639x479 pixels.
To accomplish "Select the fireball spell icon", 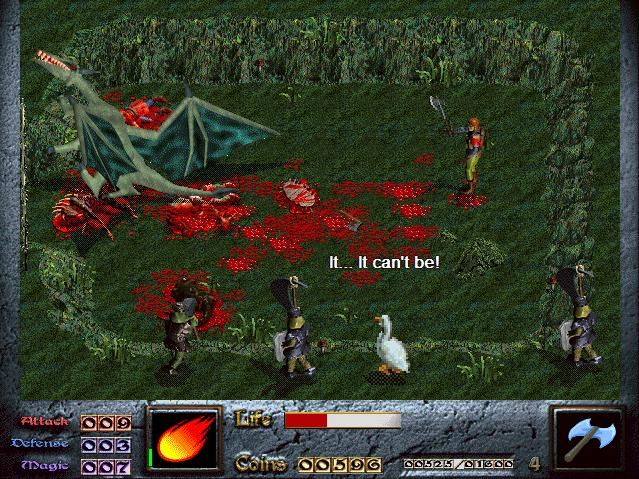I will tap(185, 440).
